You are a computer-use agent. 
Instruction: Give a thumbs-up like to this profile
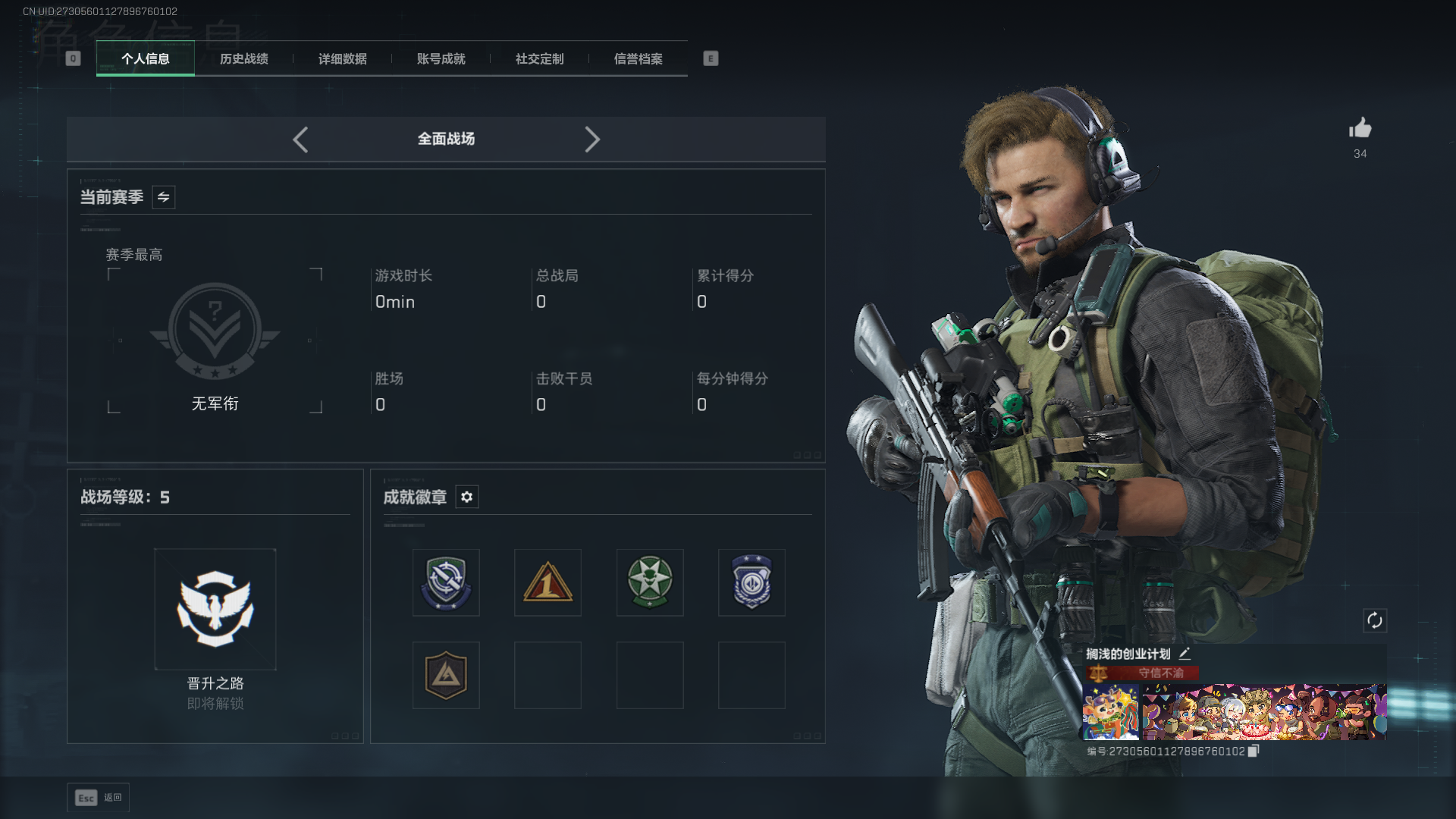pyautogui.click(x=1360, y=128)
